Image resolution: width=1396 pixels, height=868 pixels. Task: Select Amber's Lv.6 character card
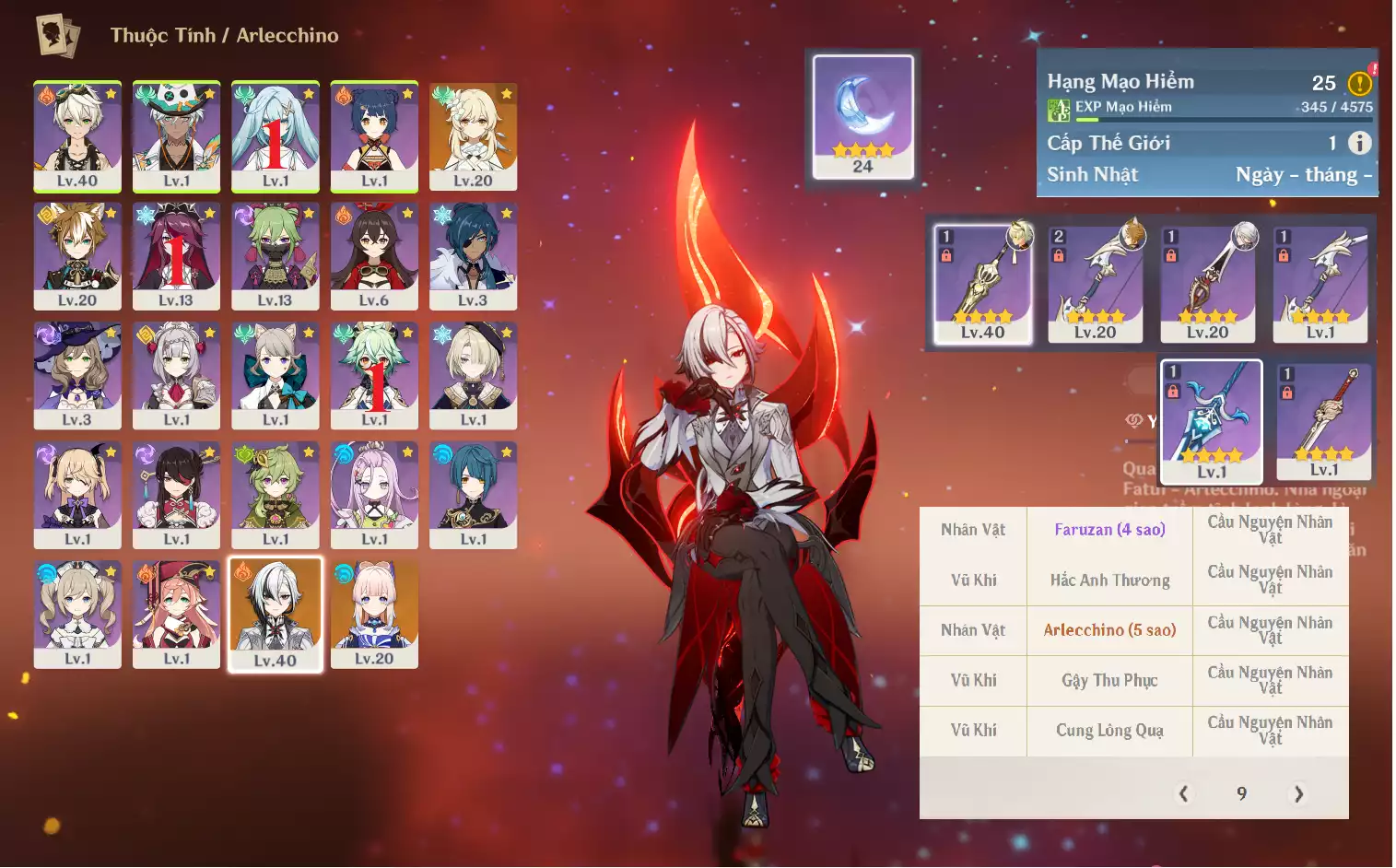374,256
